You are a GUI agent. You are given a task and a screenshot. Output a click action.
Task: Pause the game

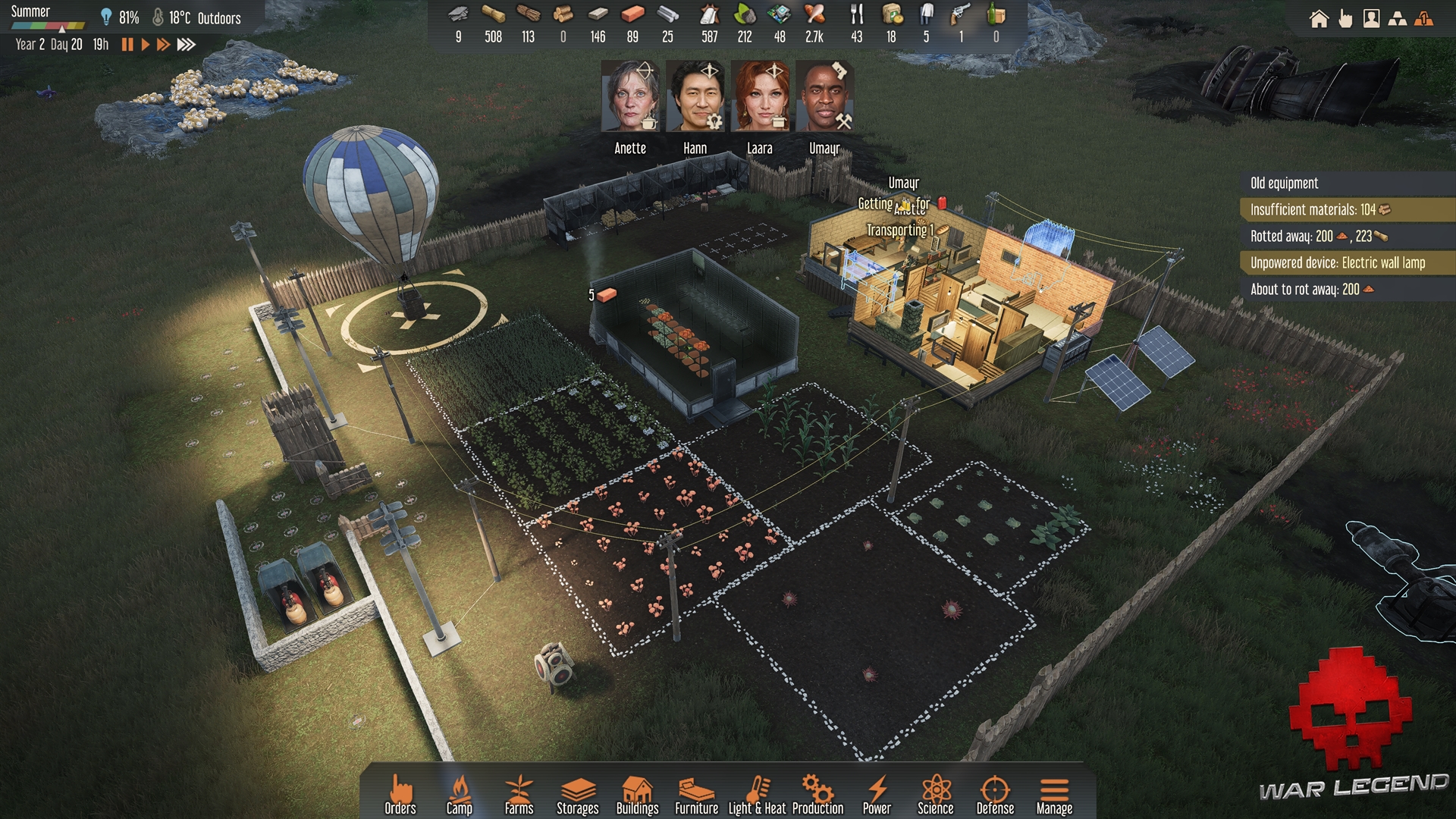tap(127, 45)
